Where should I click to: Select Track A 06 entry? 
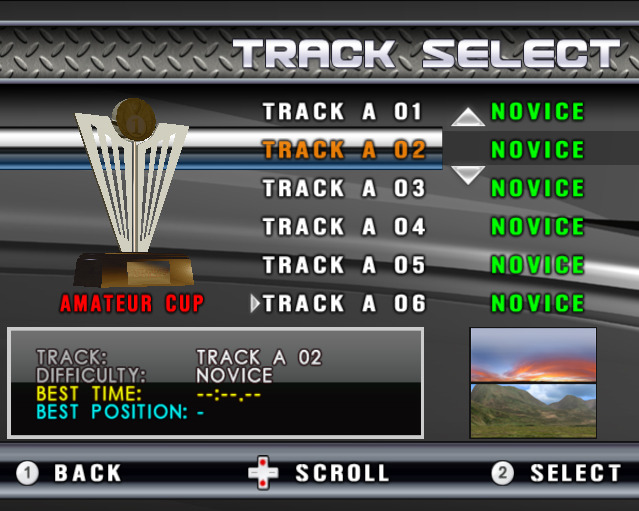344,304
